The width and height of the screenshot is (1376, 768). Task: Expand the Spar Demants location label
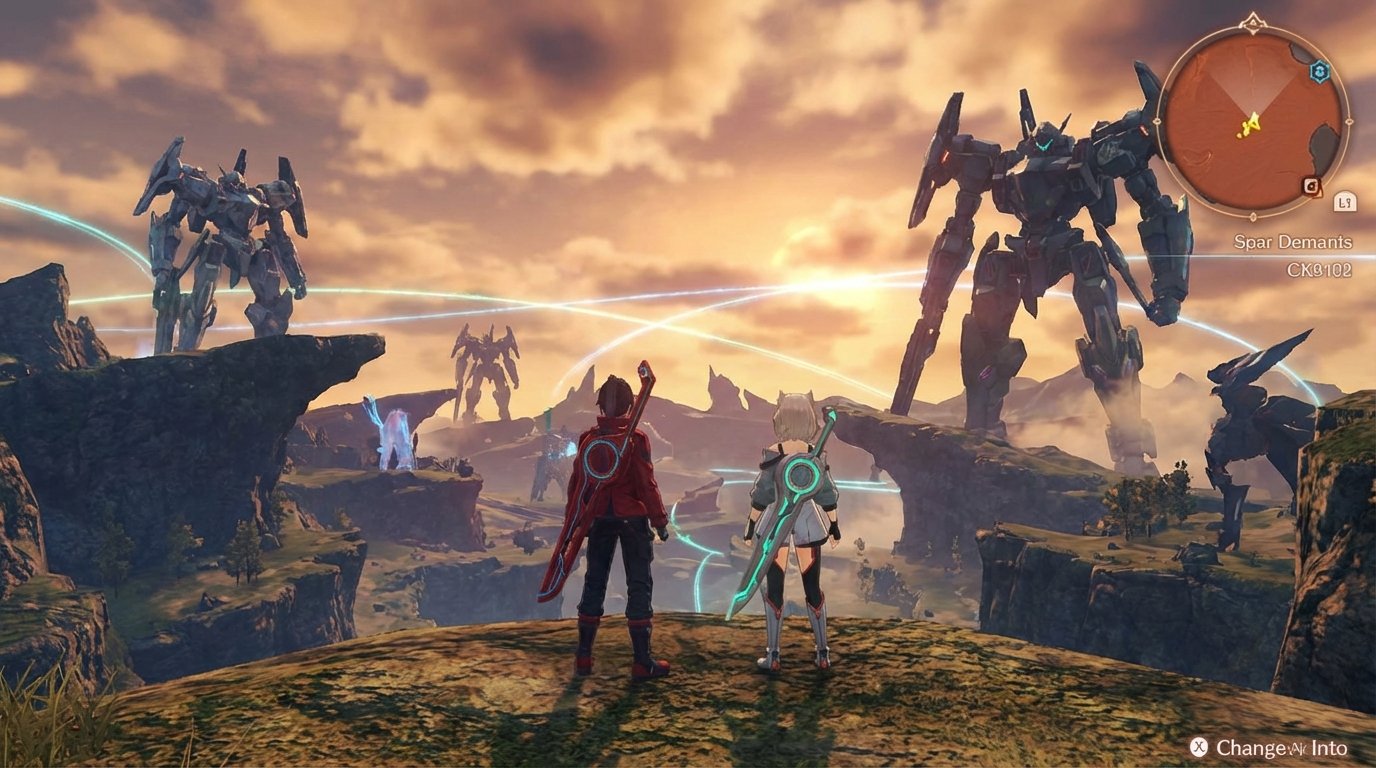pos(1293,241)
